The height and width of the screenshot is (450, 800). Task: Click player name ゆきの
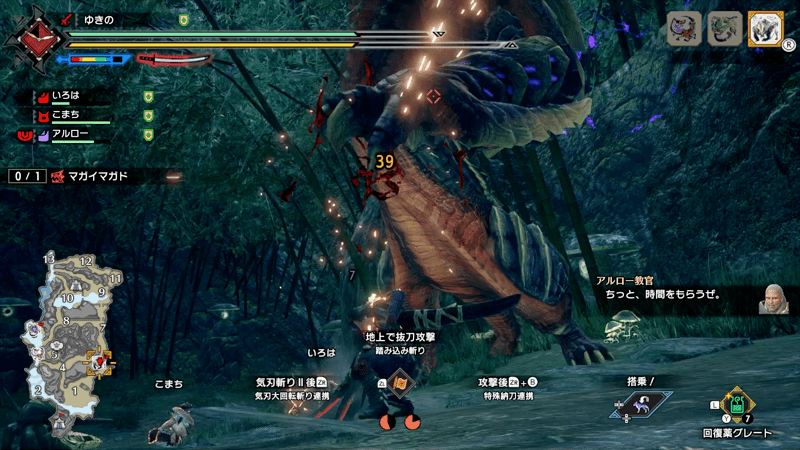tap(98, 19)
